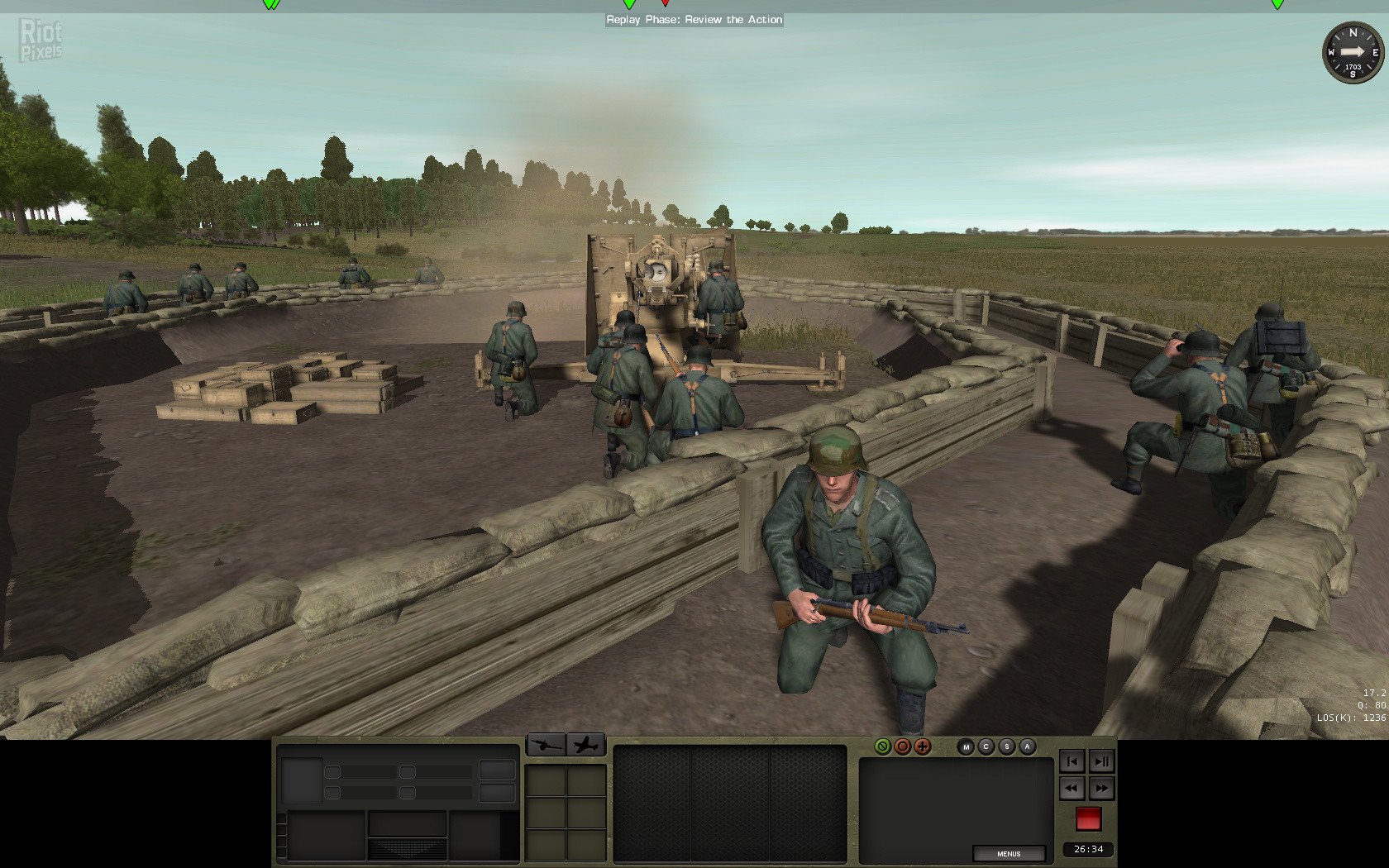This screenshot has height=868, width=1389.
Task: Rewind the replay
Action: (x=1072, y=789)
